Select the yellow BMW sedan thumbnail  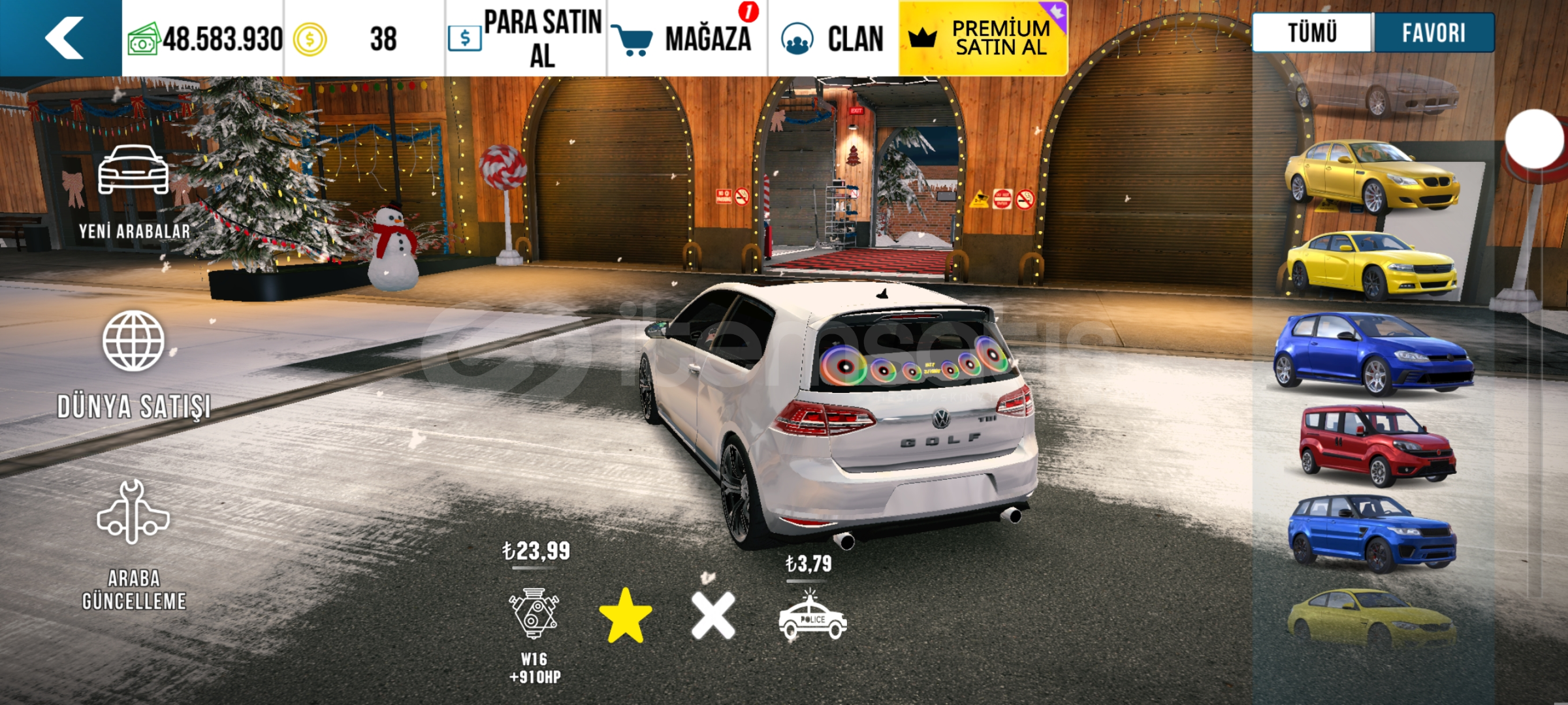pos(1371,178)
